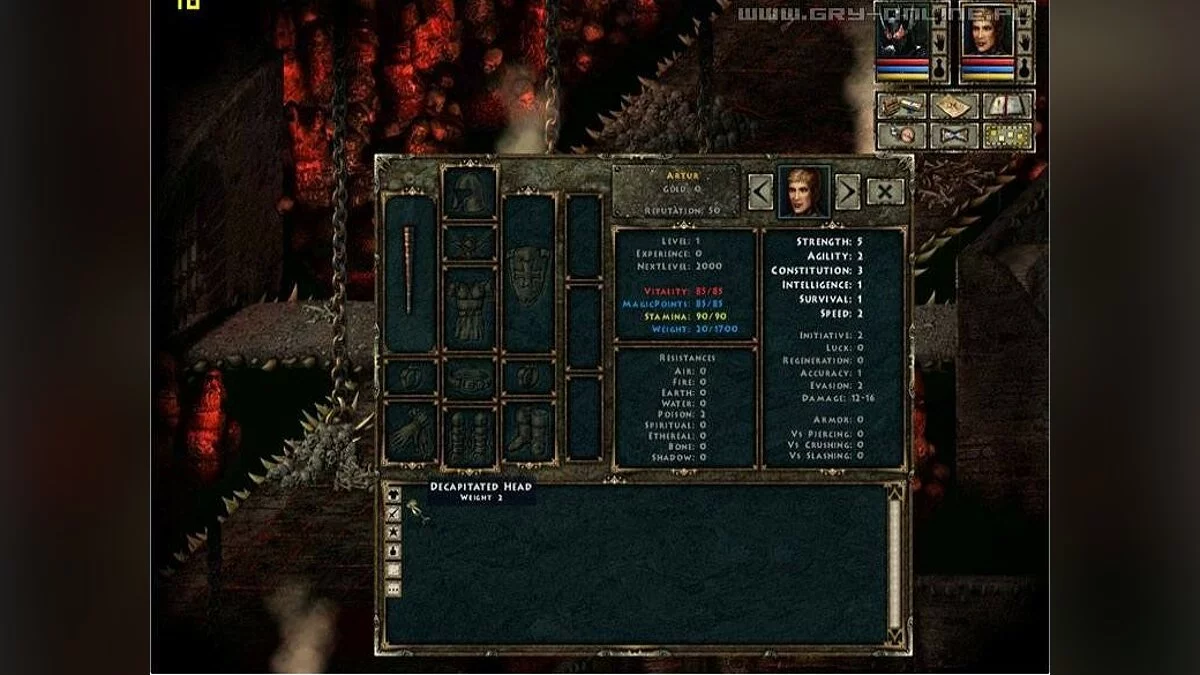Image resolution: width=1200 pixels, height=675 pixels.
Task: Close the character inventory window
Action: coord(885,191)
